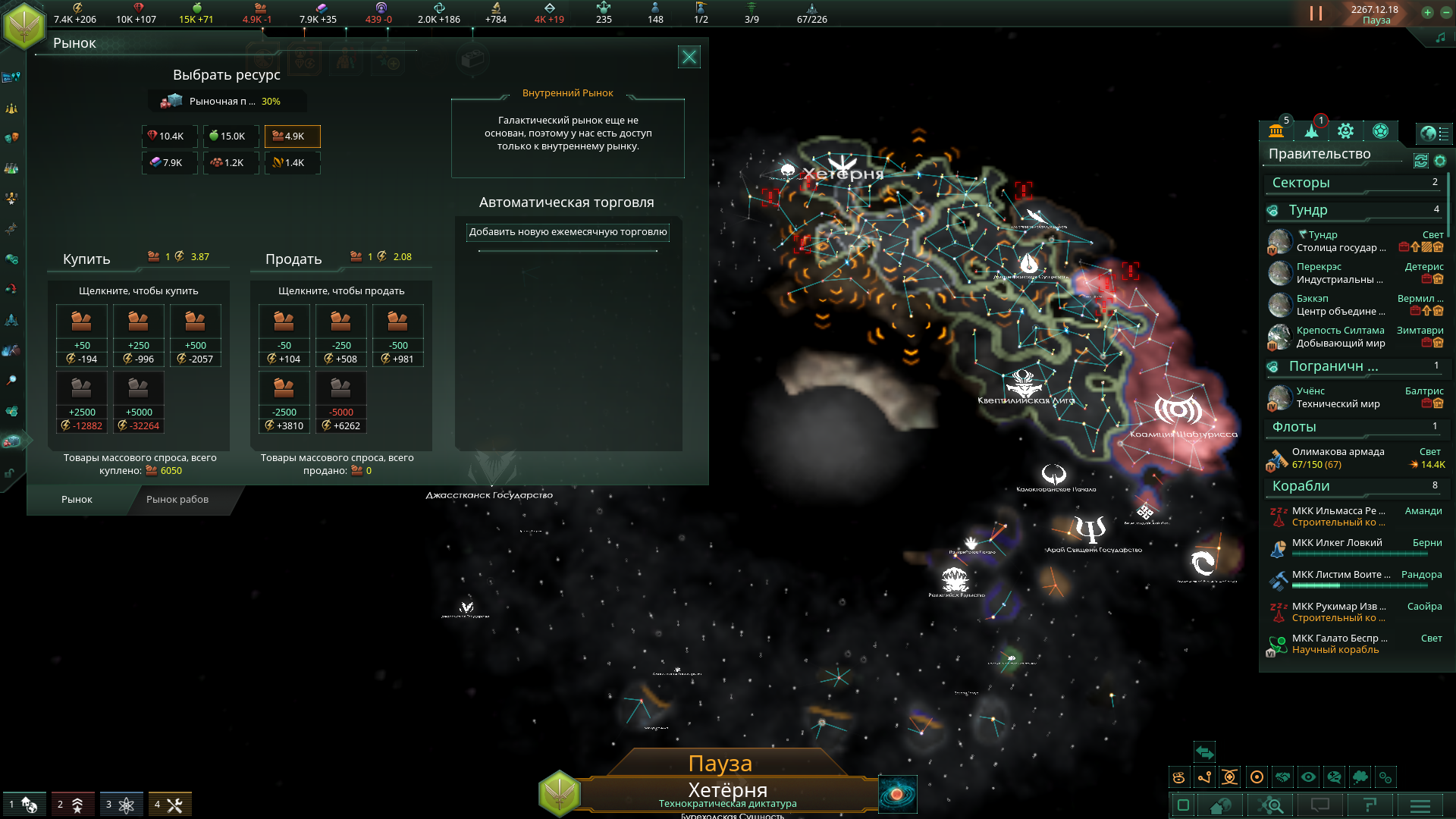The image size is (1456, 819).
Task: Buy +500 consumer goods for 2057
Action: 196,334
